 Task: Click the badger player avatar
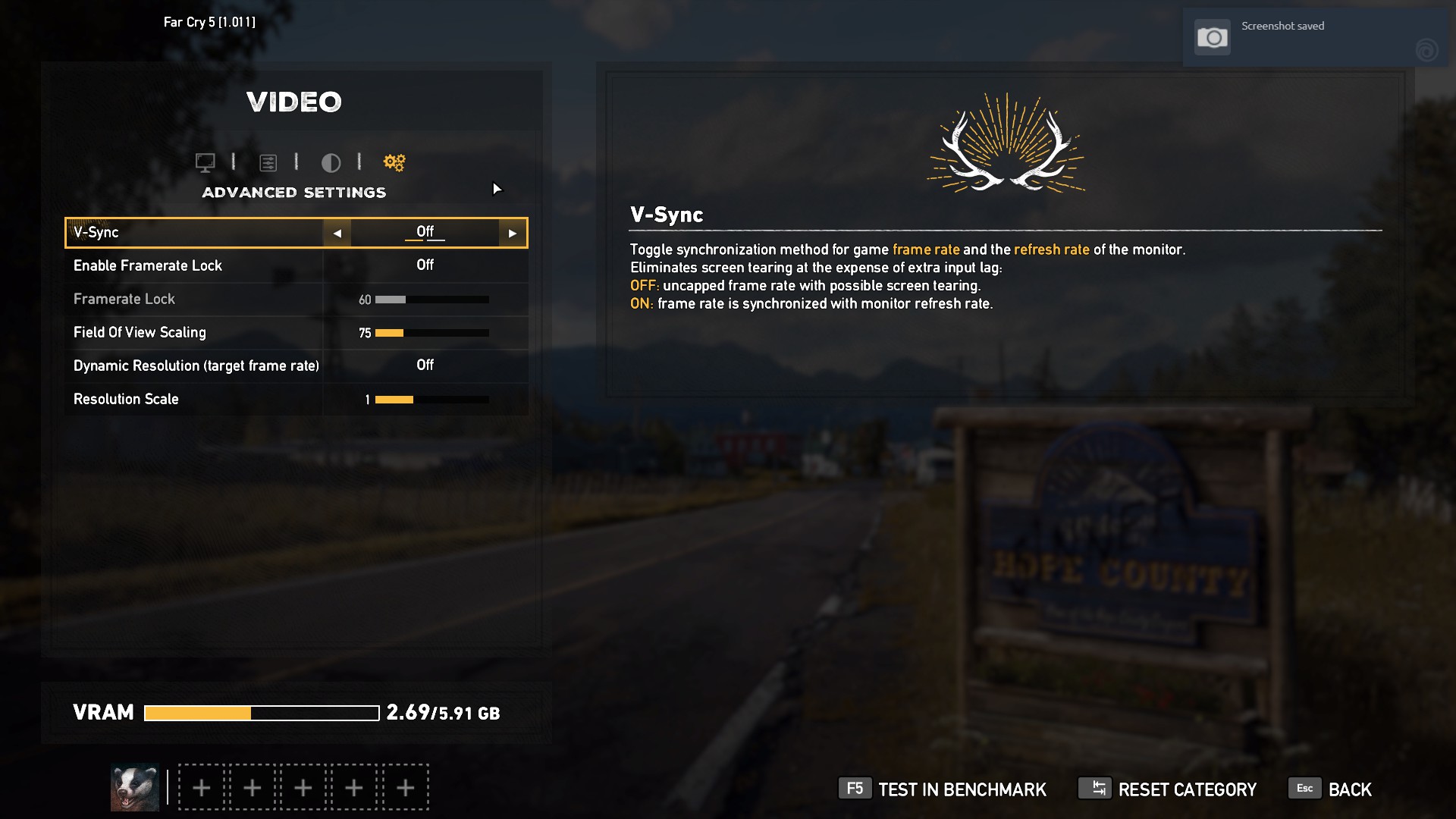135,787
